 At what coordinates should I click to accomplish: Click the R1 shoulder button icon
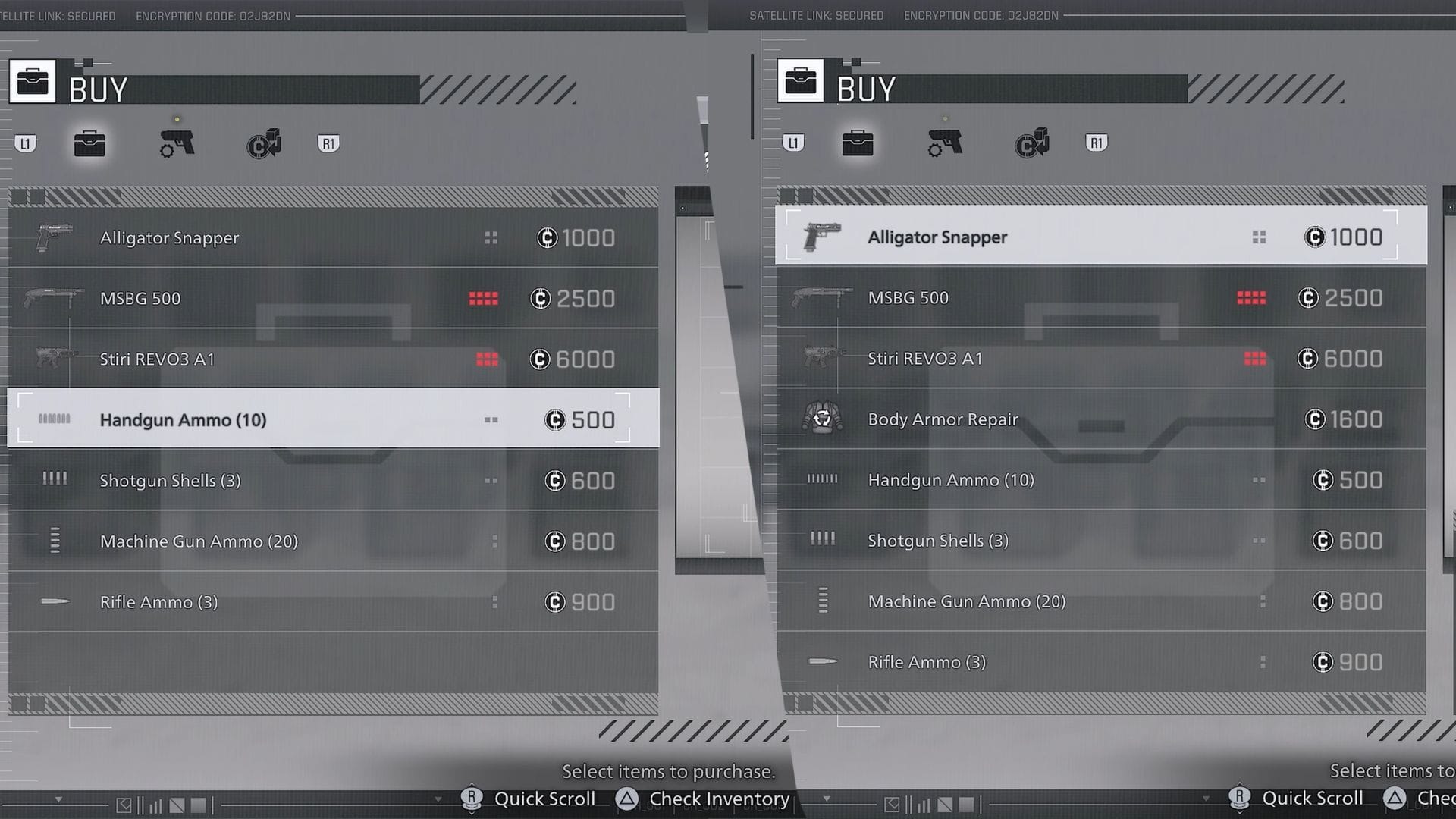click(x=328, y=143)
